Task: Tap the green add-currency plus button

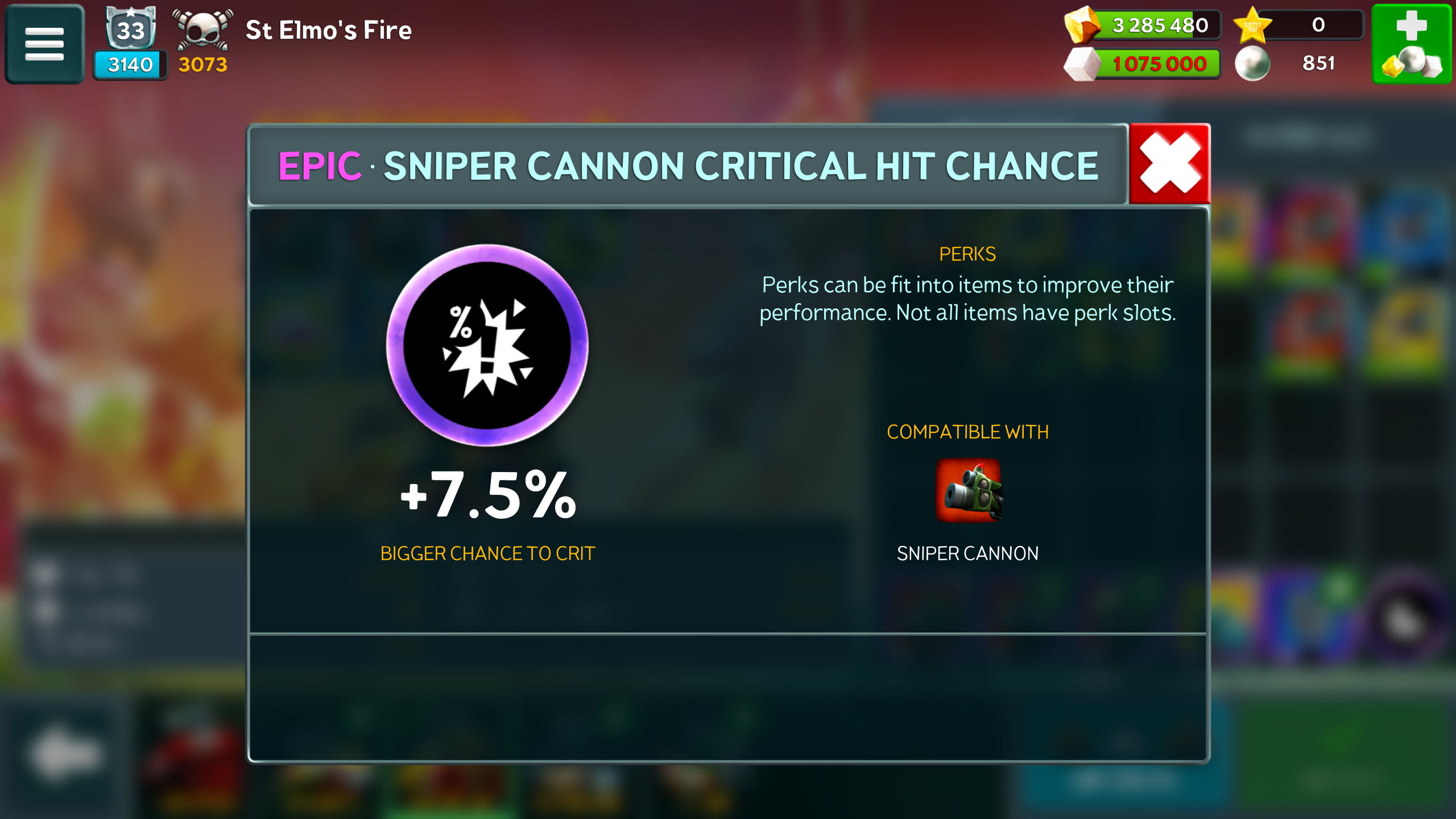Action: click(x=1412, y=44)
